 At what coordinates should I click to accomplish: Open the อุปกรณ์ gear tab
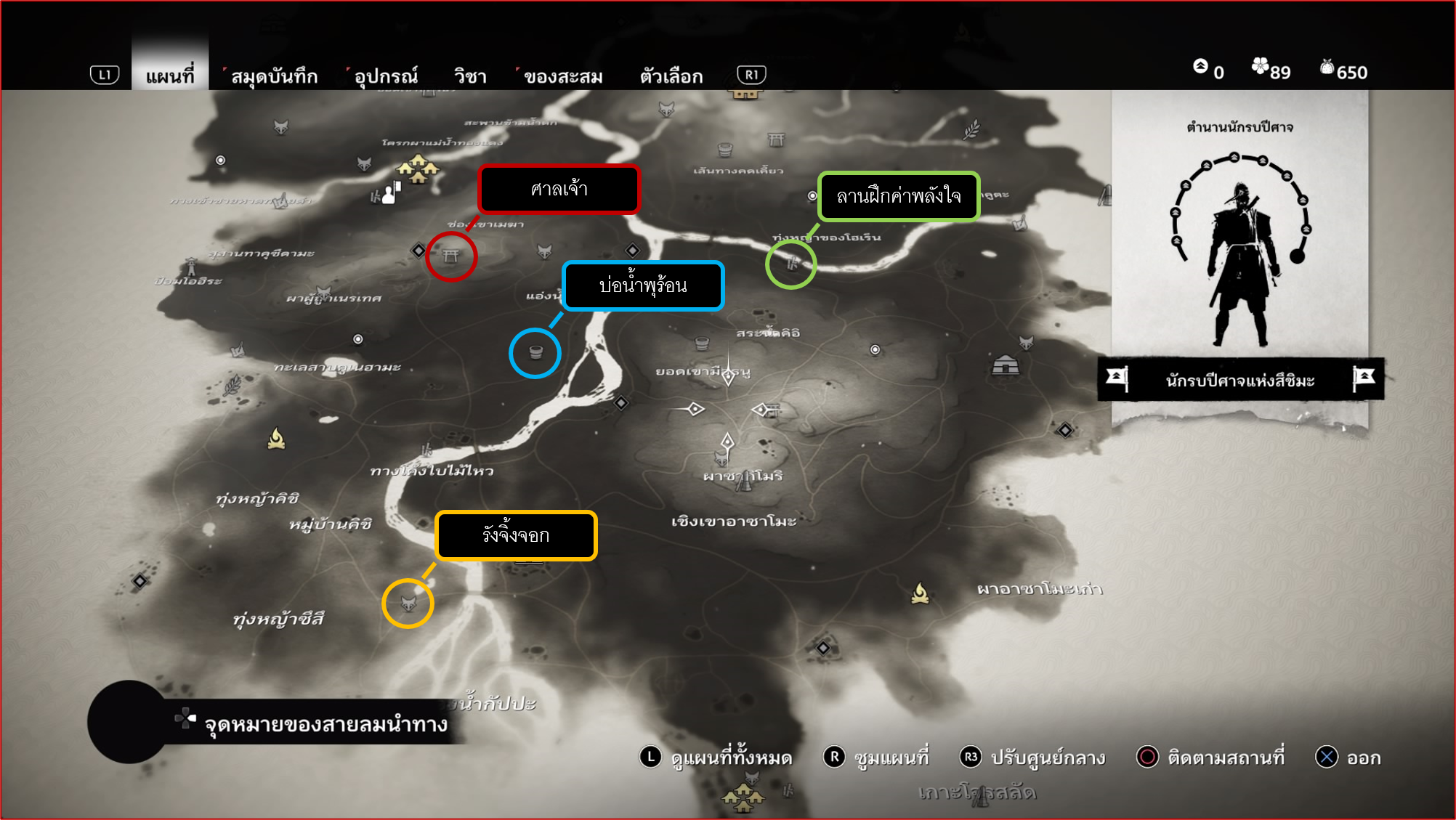(386, 76)
